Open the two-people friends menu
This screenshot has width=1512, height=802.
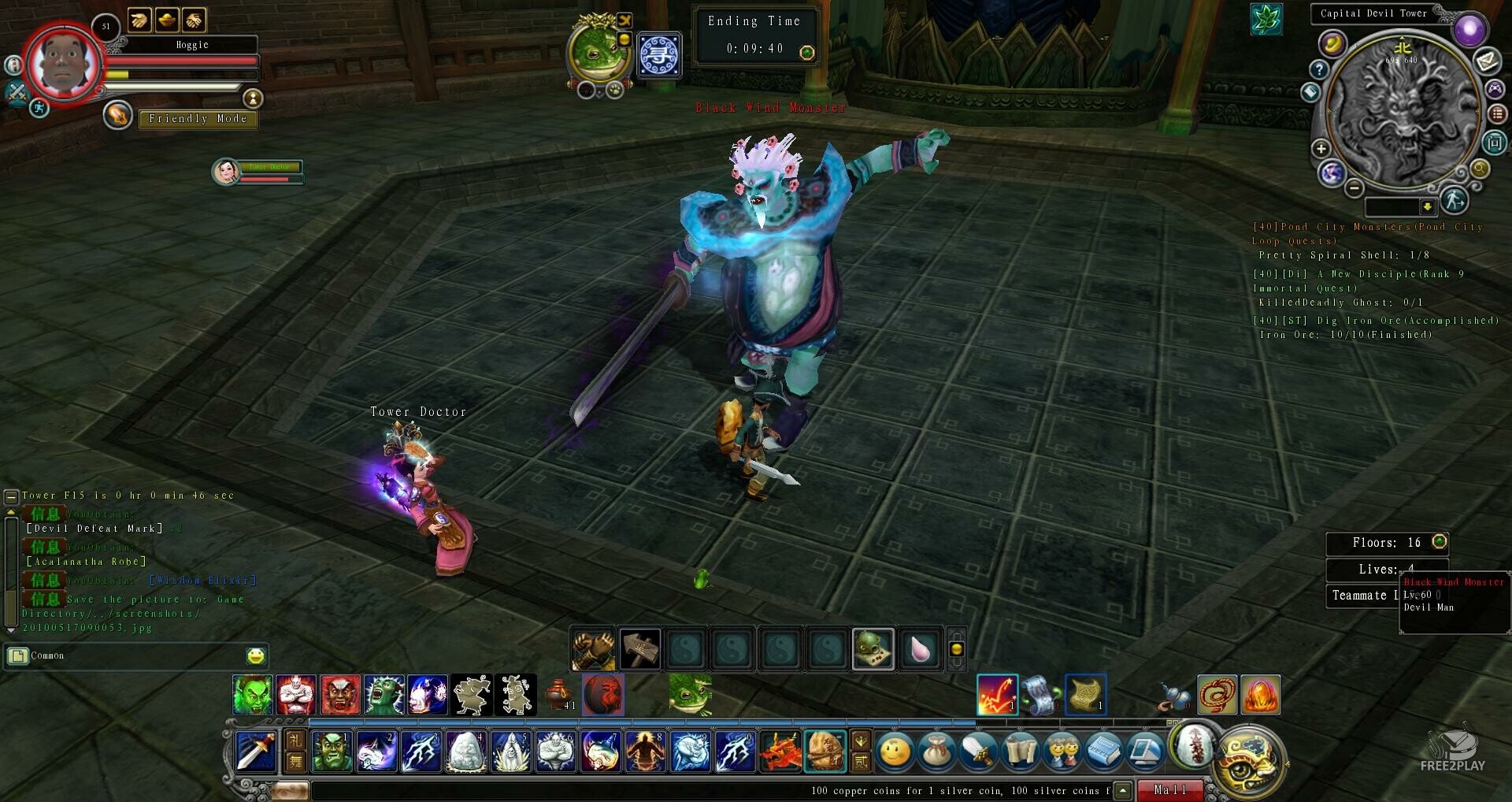pyautogui.click(x=1062, y=751)
